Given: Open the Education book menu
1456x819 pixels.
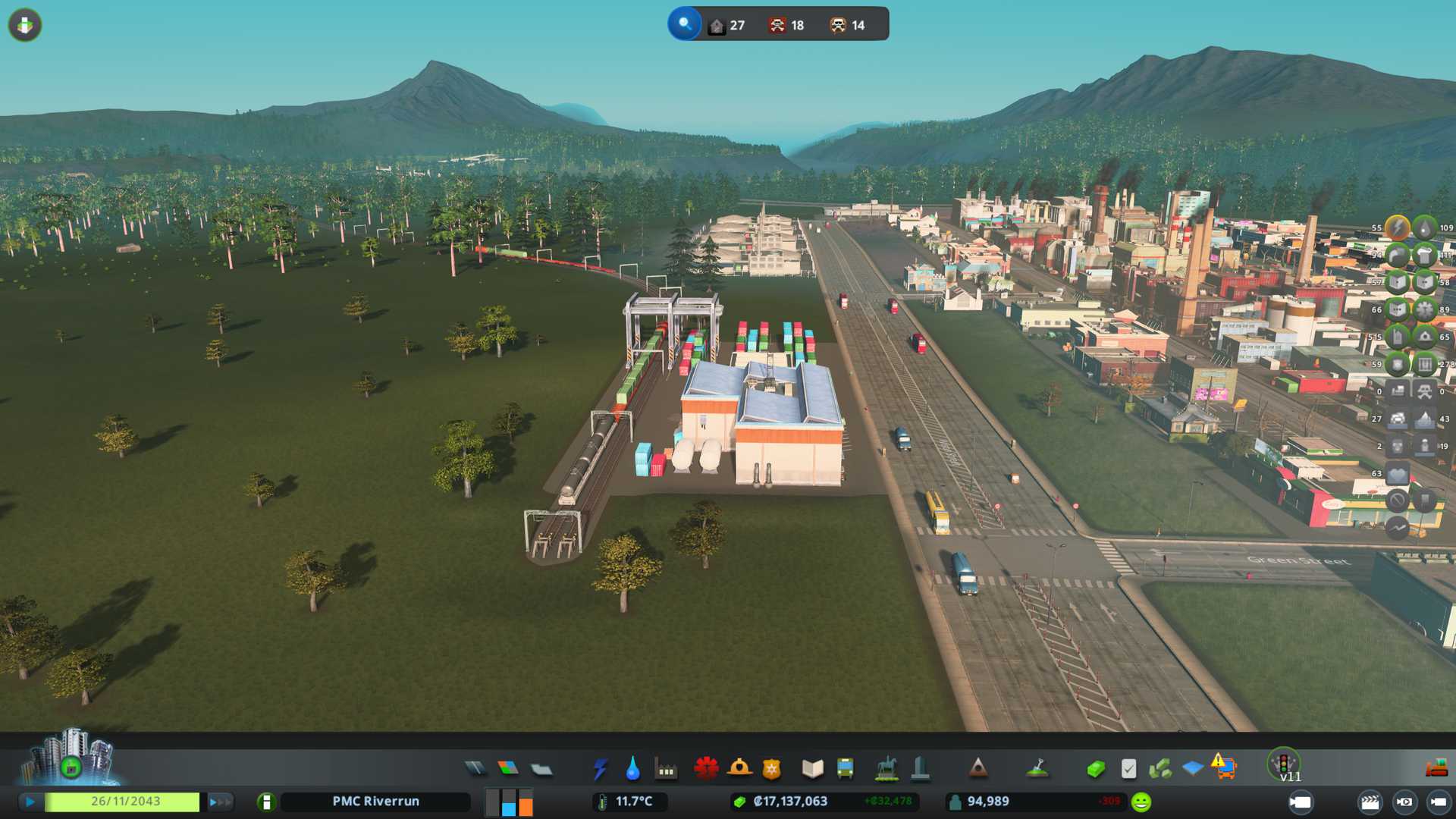Looking at the screenshot, I should [812, 769].
